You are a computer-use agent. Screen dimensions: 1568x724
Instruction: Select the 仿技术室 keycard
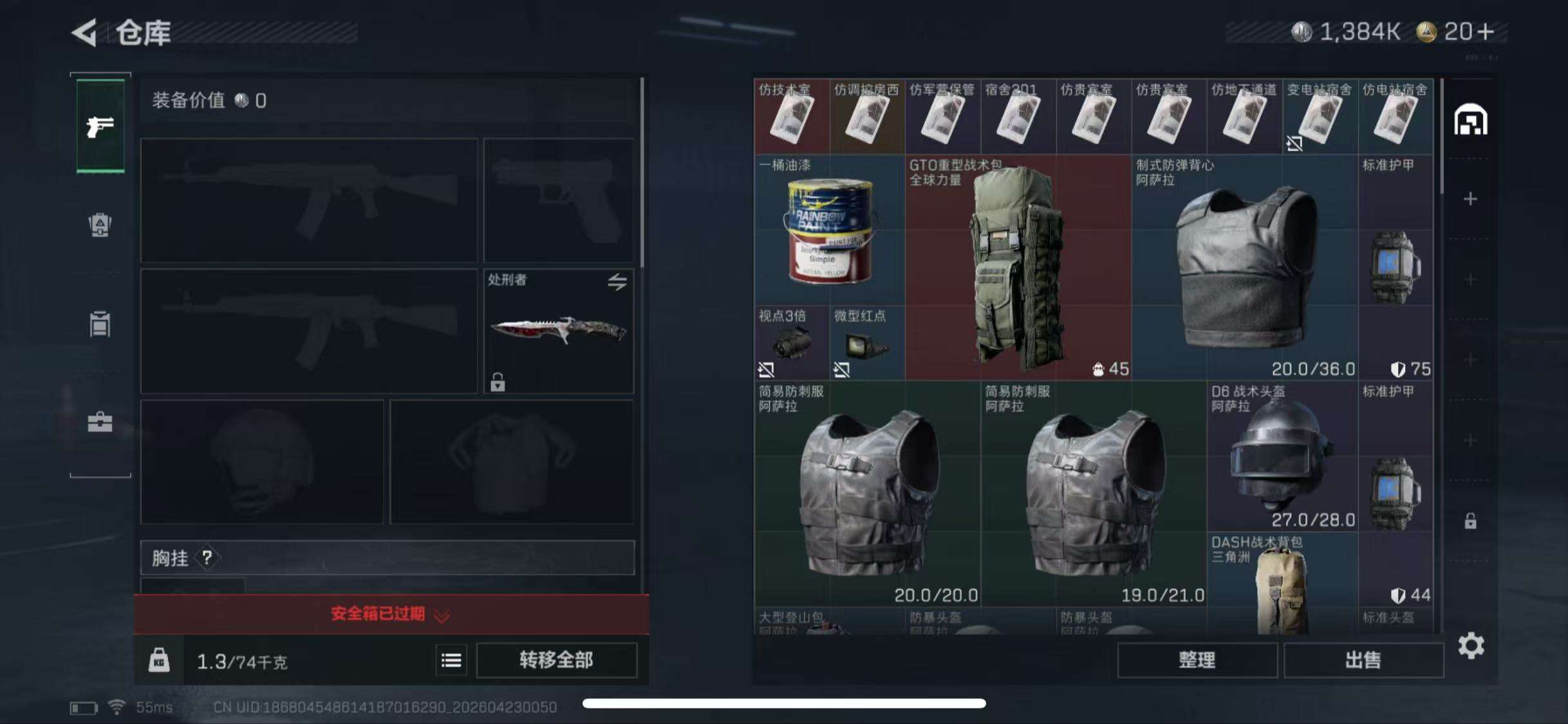(791, 116)
